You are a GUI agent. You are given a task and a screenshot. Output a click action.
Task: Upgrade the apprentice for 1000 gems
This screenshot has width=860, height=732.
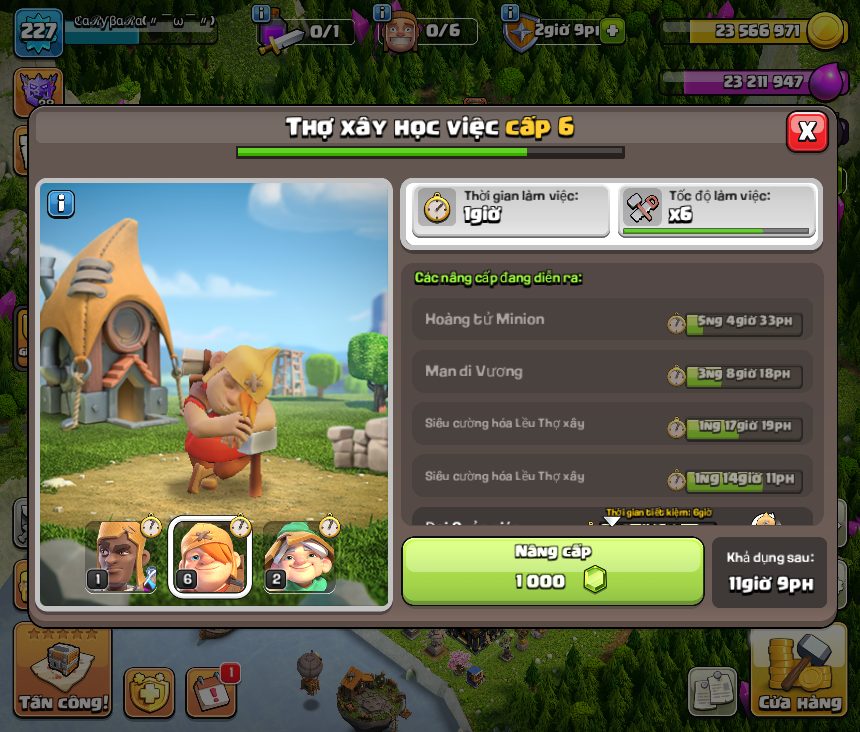[x=553, y=571]
